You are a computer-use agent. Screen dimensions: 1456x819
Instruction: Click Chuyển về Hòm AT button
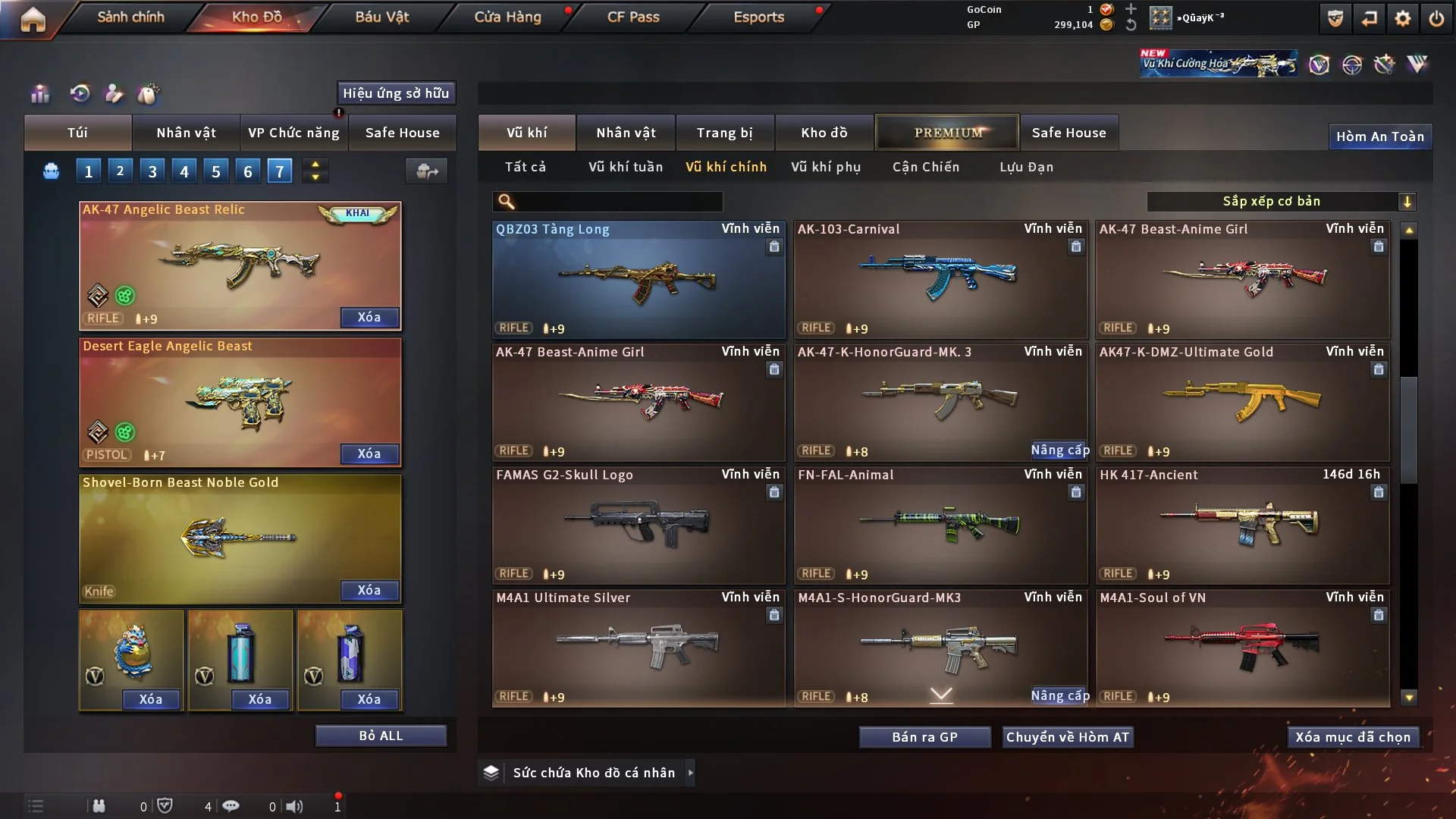coord(1067,737)
